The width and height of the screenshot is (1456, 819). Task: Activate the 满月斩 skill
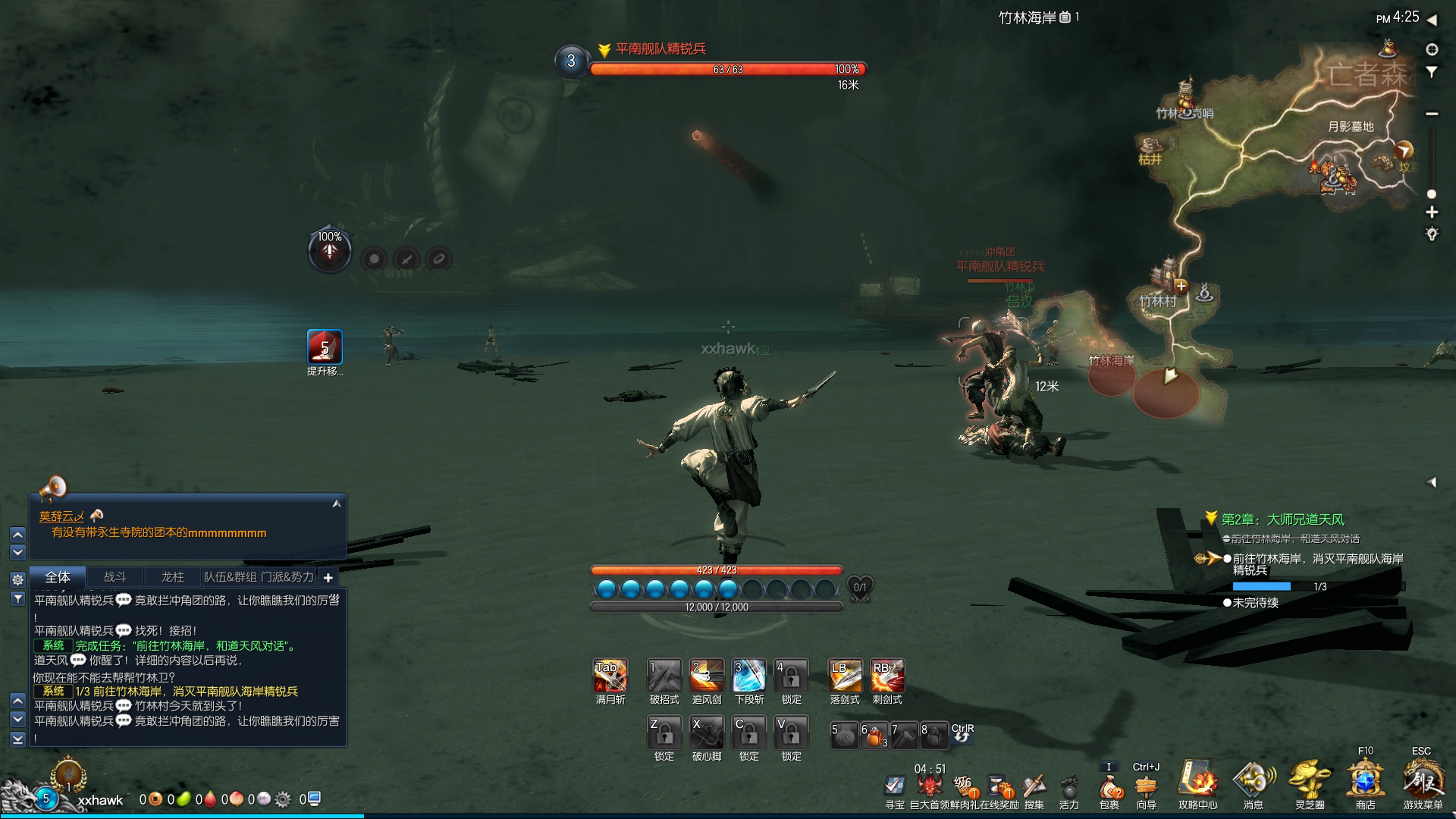[610, 675]
